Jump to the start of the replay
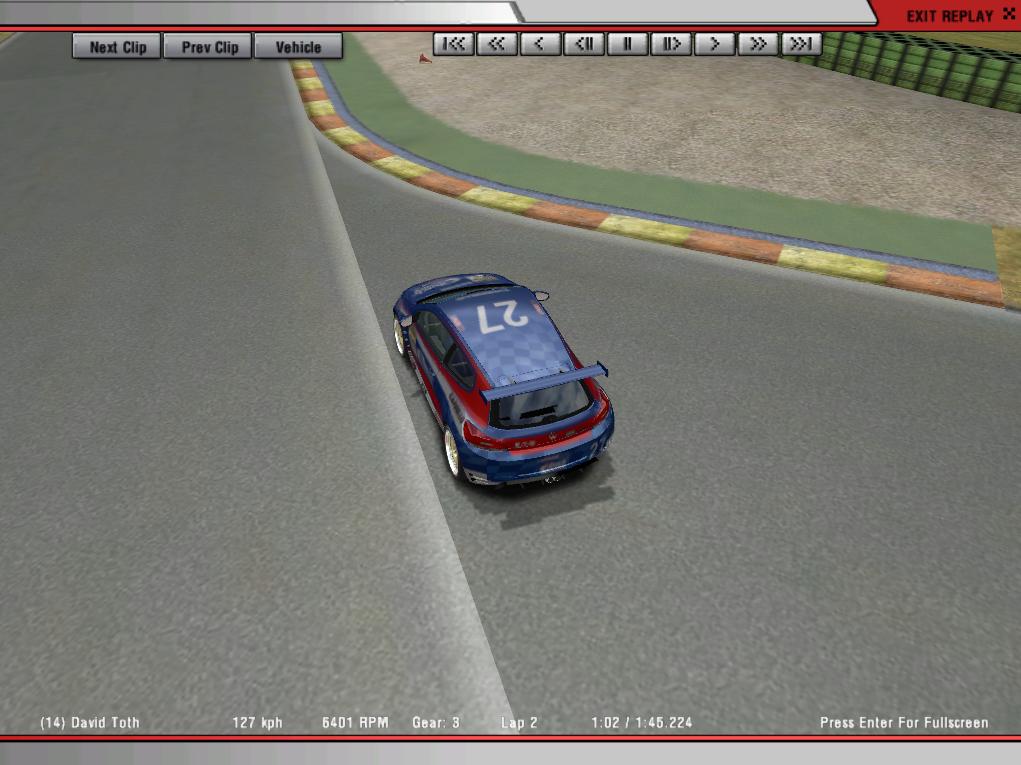1021x765 pixels. (x=454, y=44)
